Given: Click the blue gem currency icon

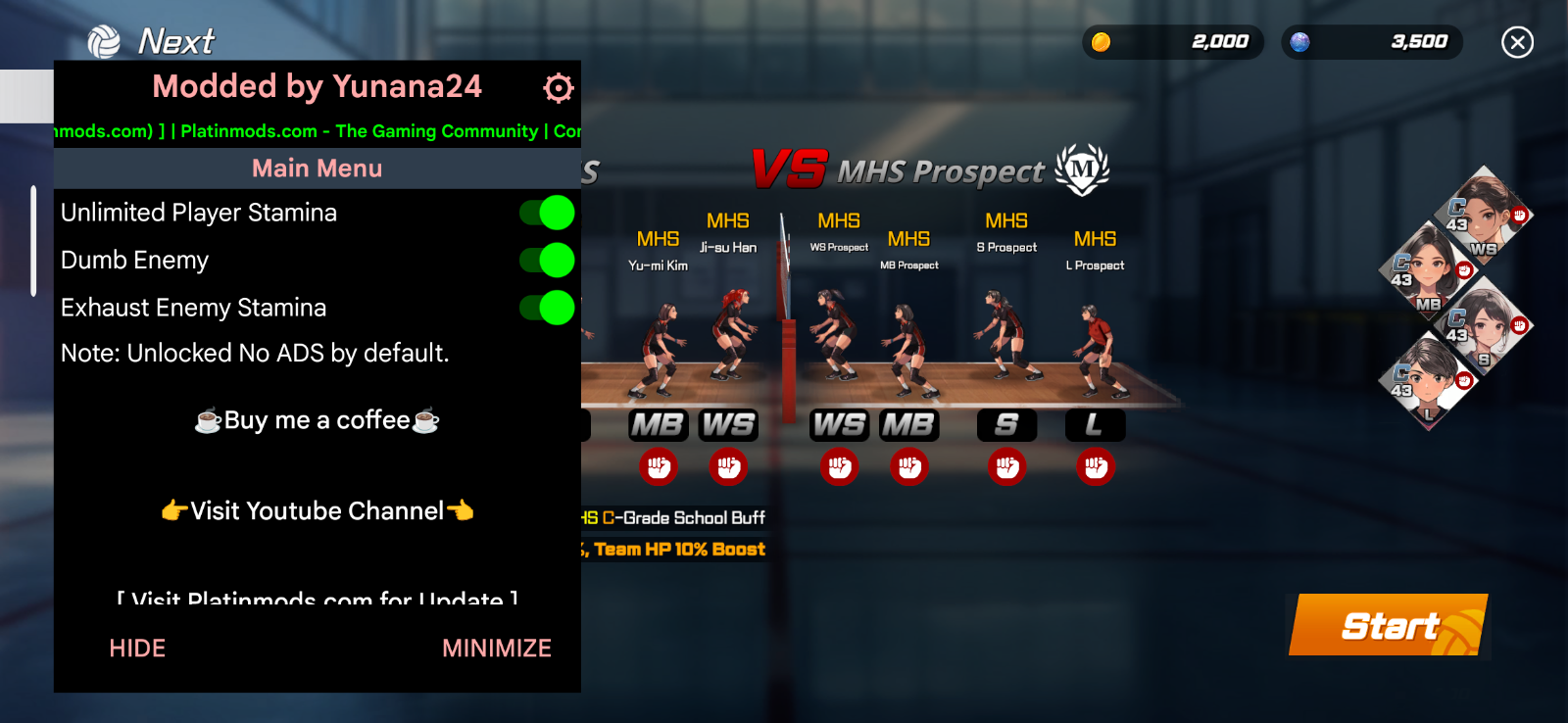Looking at the screenshot, I should 1300,42.
